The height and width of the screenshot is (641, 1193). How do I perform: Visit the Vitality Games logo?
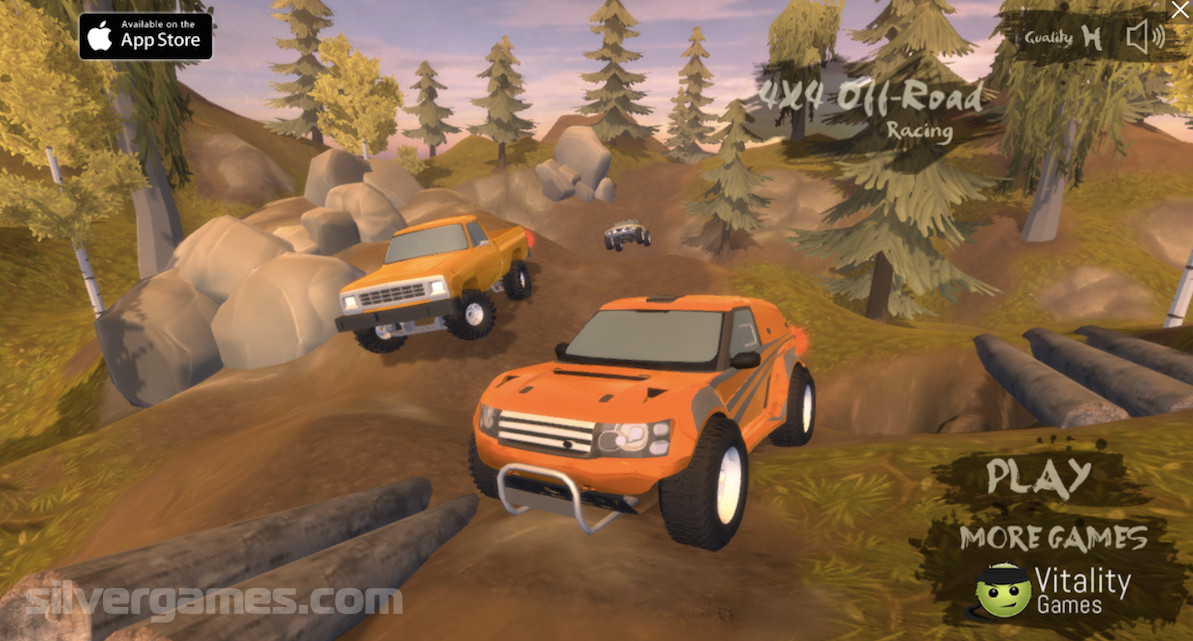(x=1053, y=591)
